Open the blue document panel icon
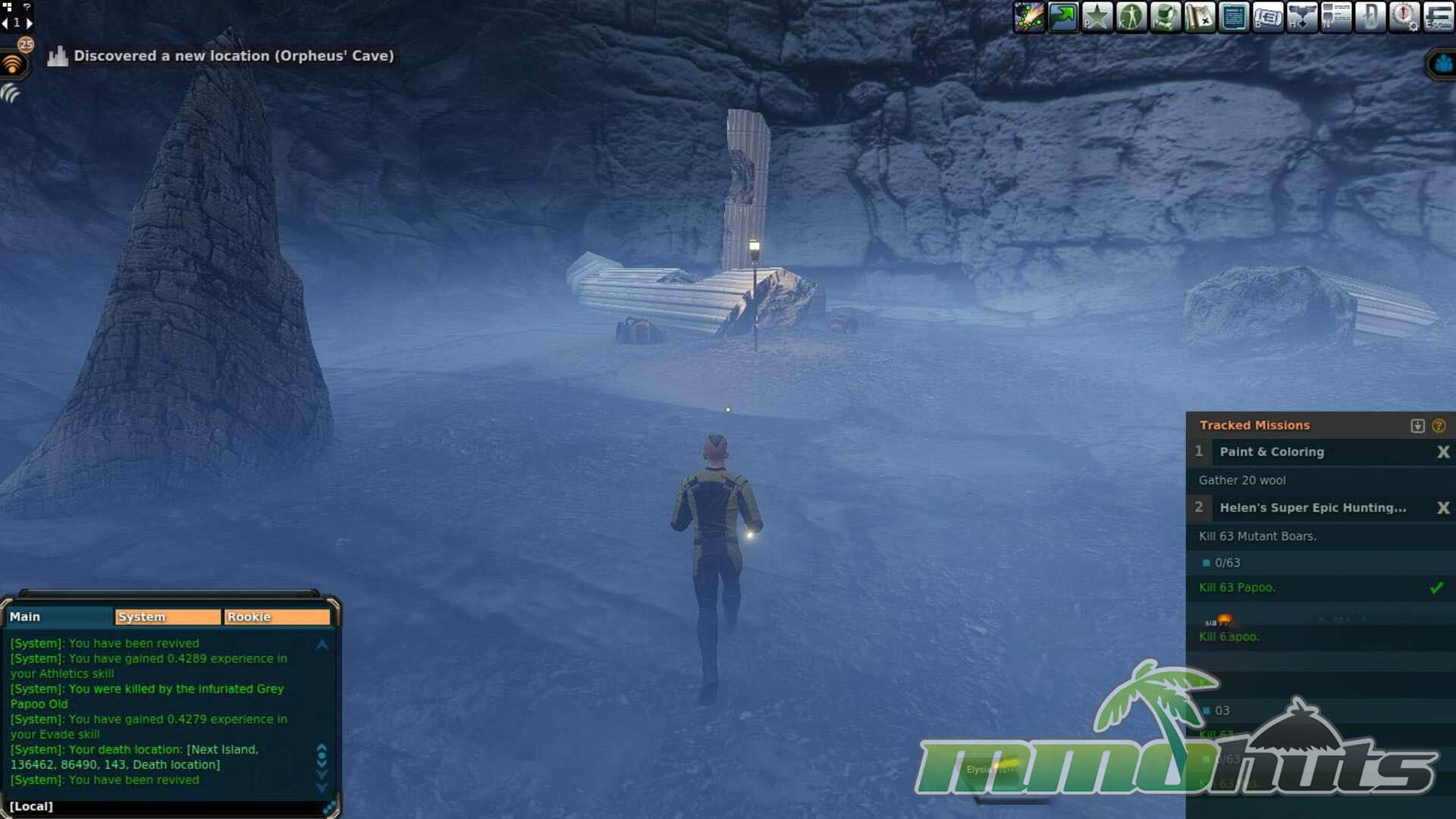1456x819 pixels. coord(1234,17)
